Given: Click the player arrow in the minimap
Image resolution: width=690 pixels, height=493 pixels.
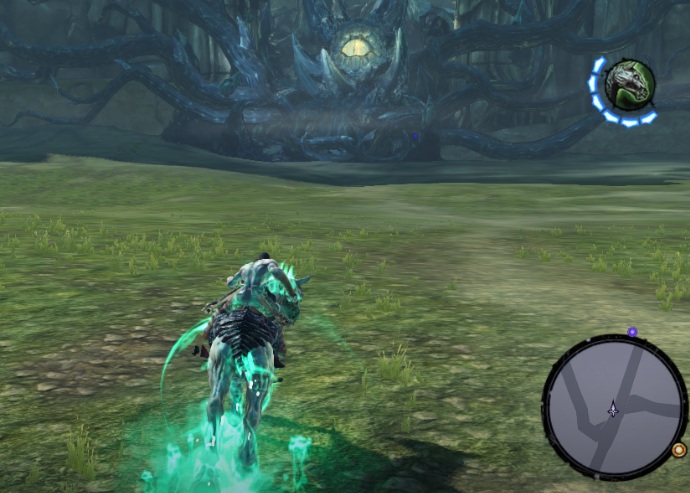Looking at the screenshot, I should 613,408.
